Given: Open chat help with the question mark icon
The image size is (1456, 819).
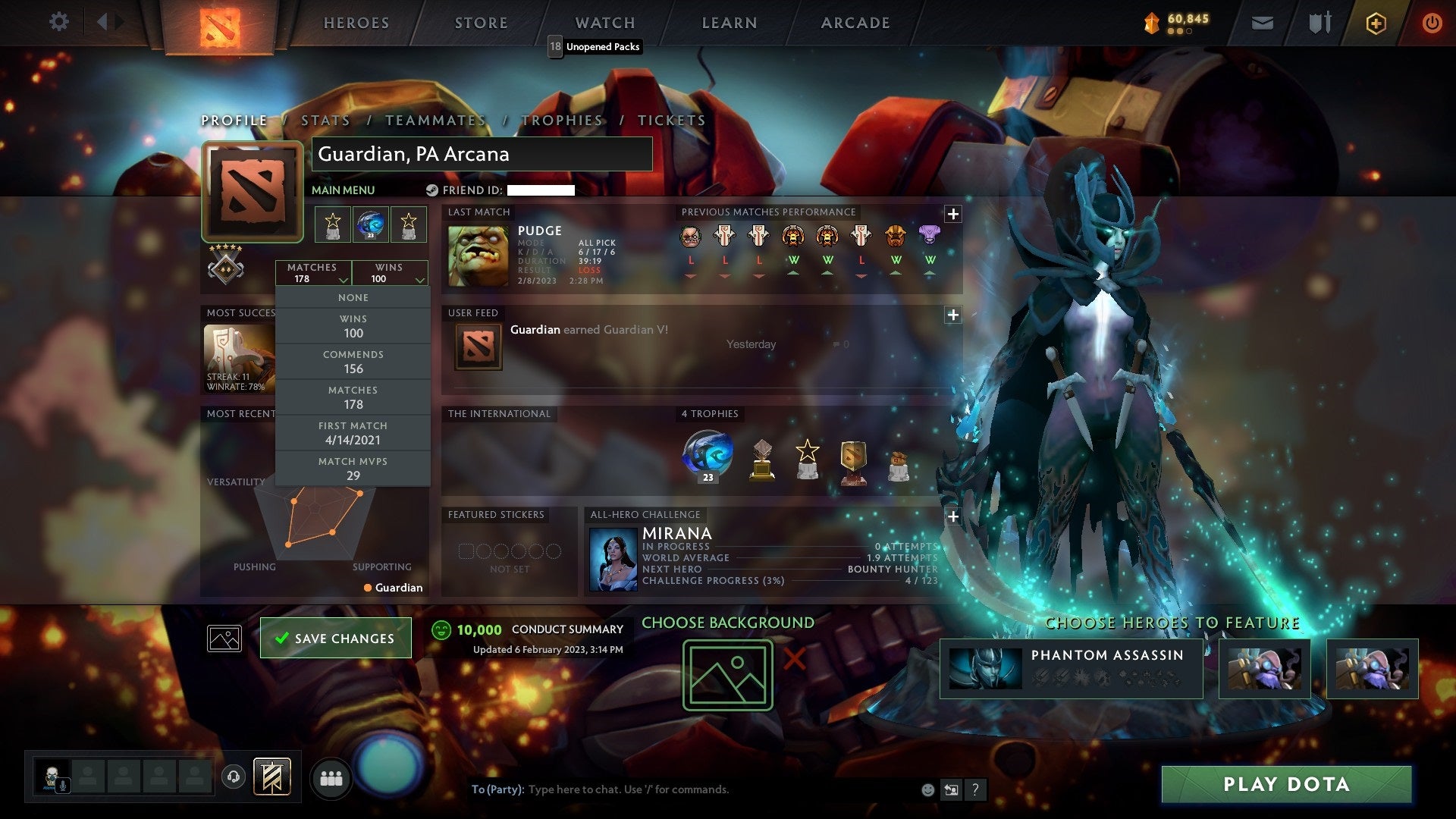Looking at the screenshot, I should [975, 789].
